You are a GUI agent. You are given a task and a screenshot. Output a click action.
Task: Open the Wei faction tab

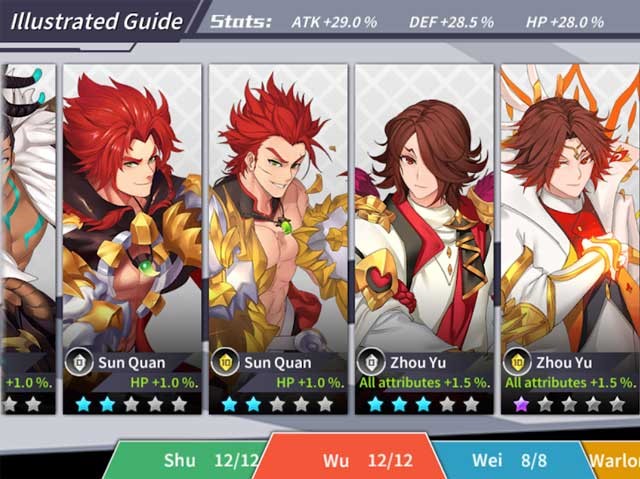506,461
